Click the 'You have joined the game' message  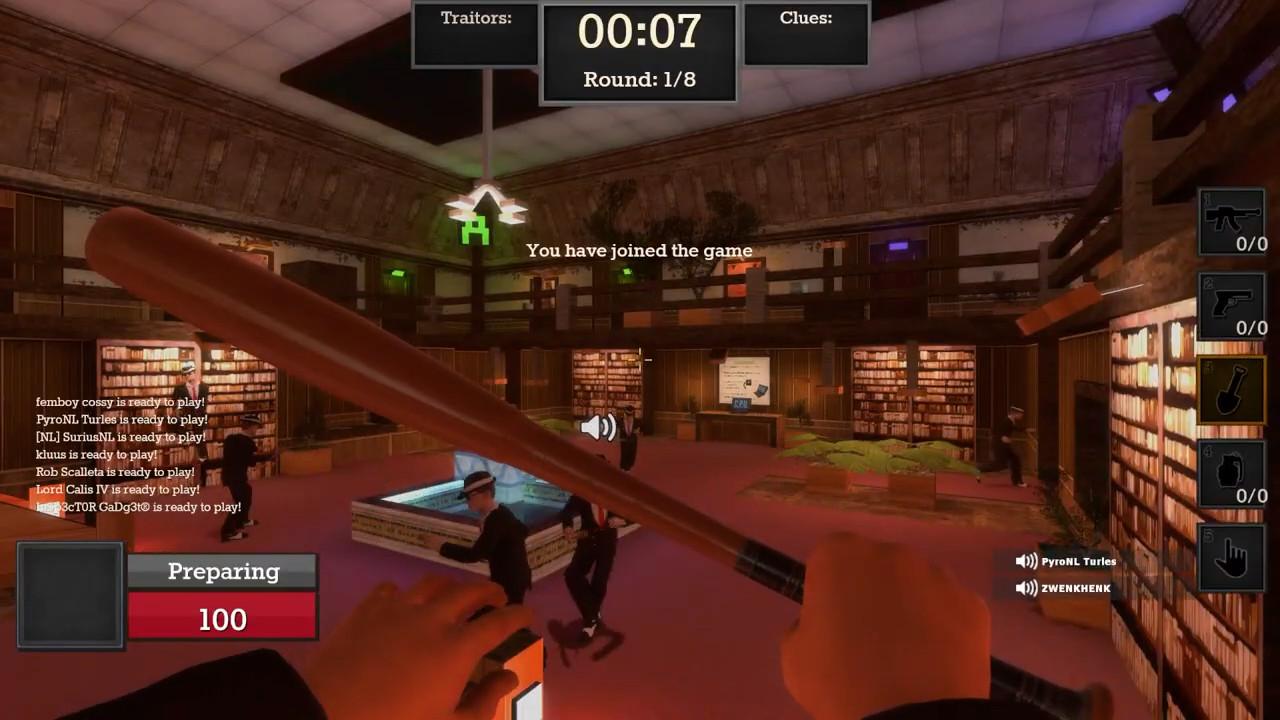(639, 251)
